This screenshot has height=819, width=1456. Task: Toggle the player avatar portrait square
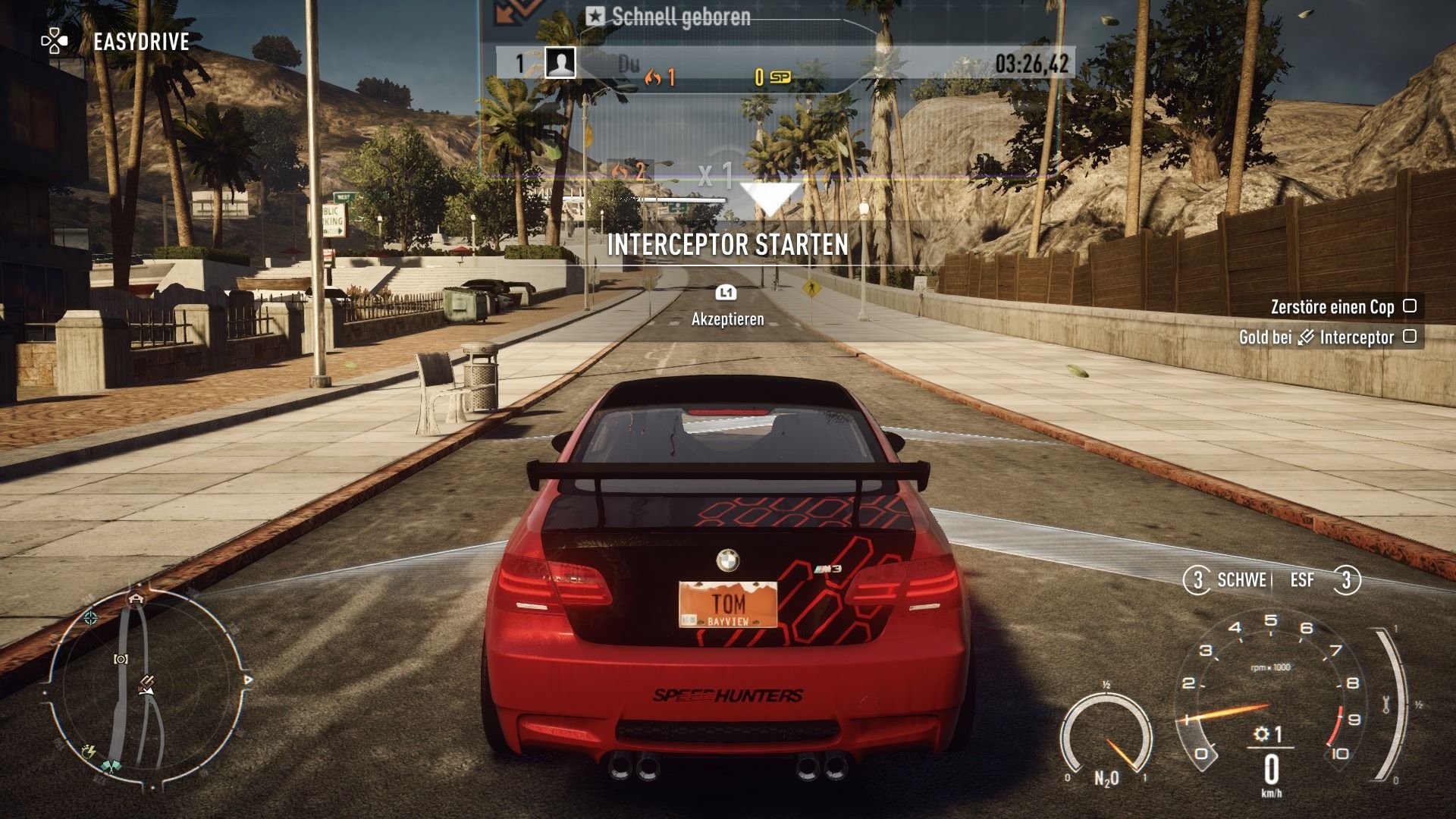tap(560, 64)
